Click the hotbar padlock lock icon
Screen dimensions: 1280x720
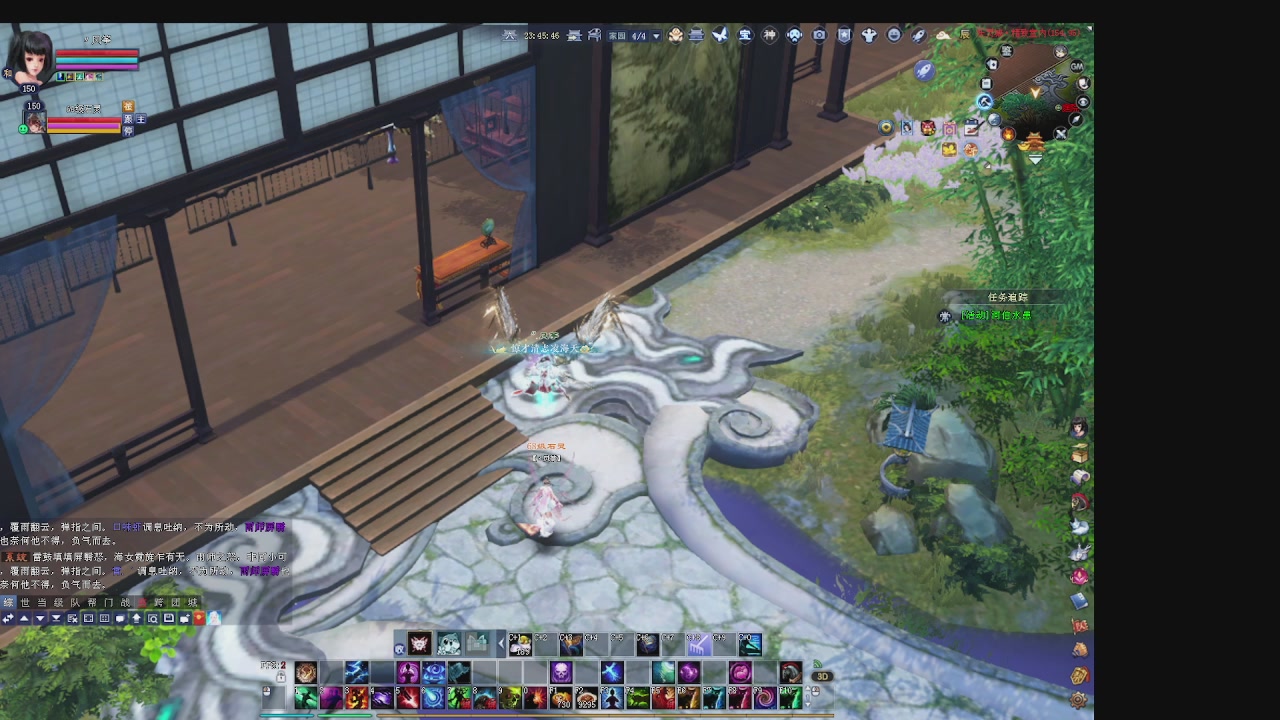(281, 677)
